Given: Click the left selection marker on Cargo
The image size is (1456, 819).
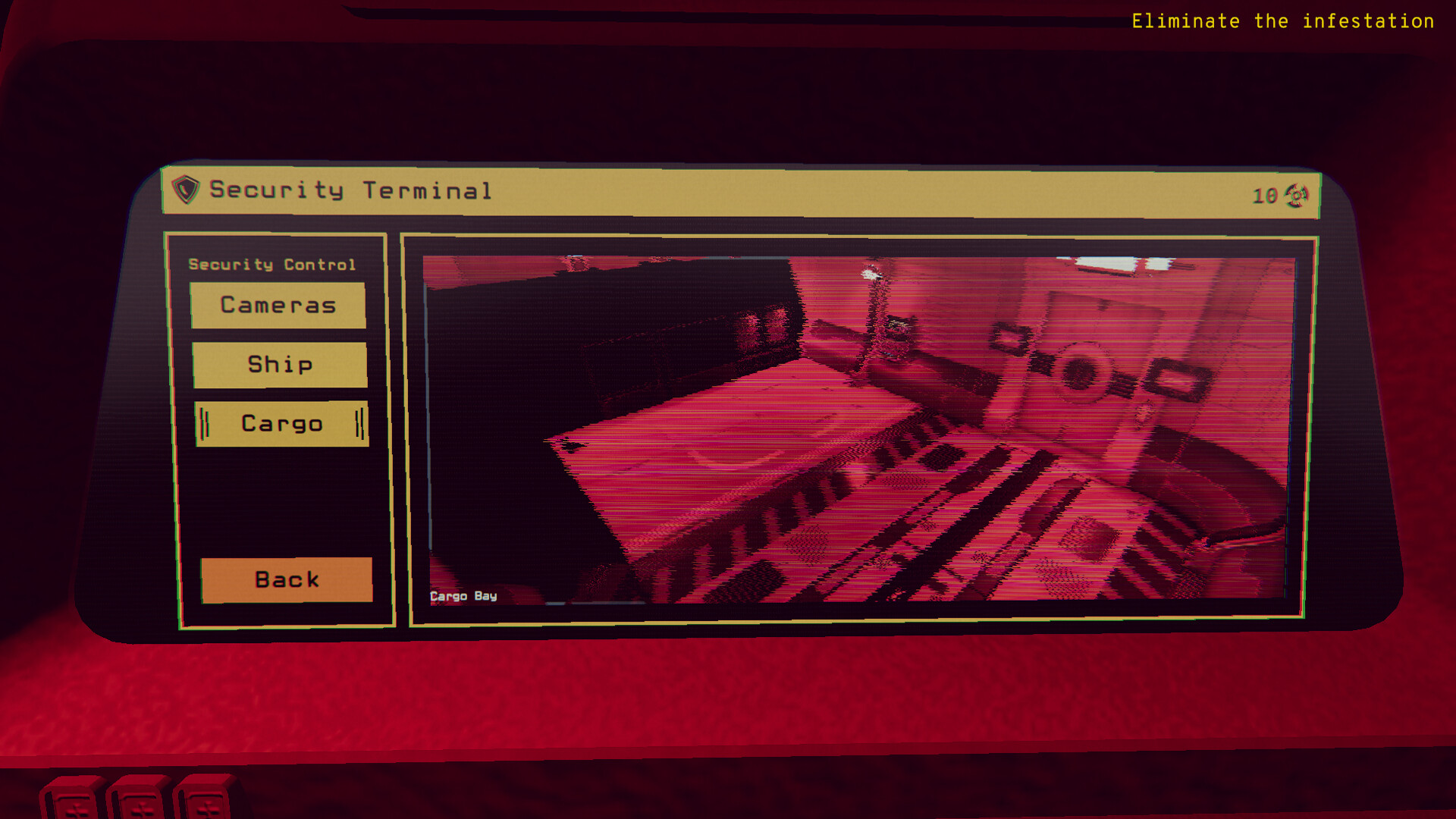Looking at the screenshot, I should click(x=203, y=423).
